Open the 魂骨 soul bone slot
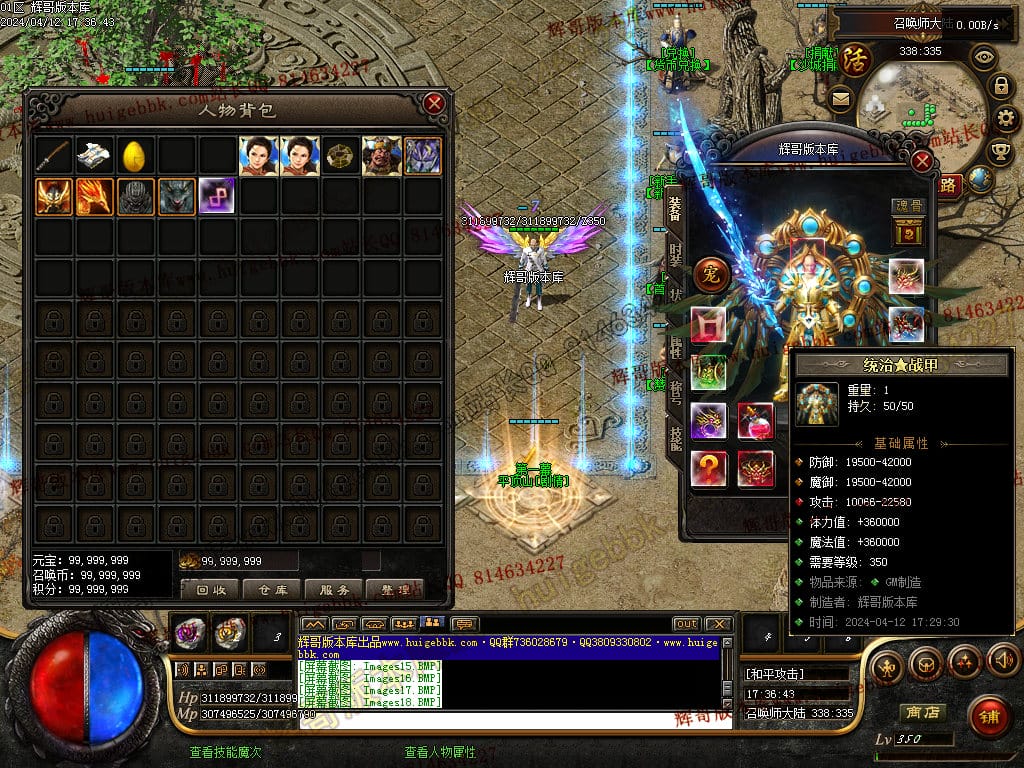 (906, 226)
